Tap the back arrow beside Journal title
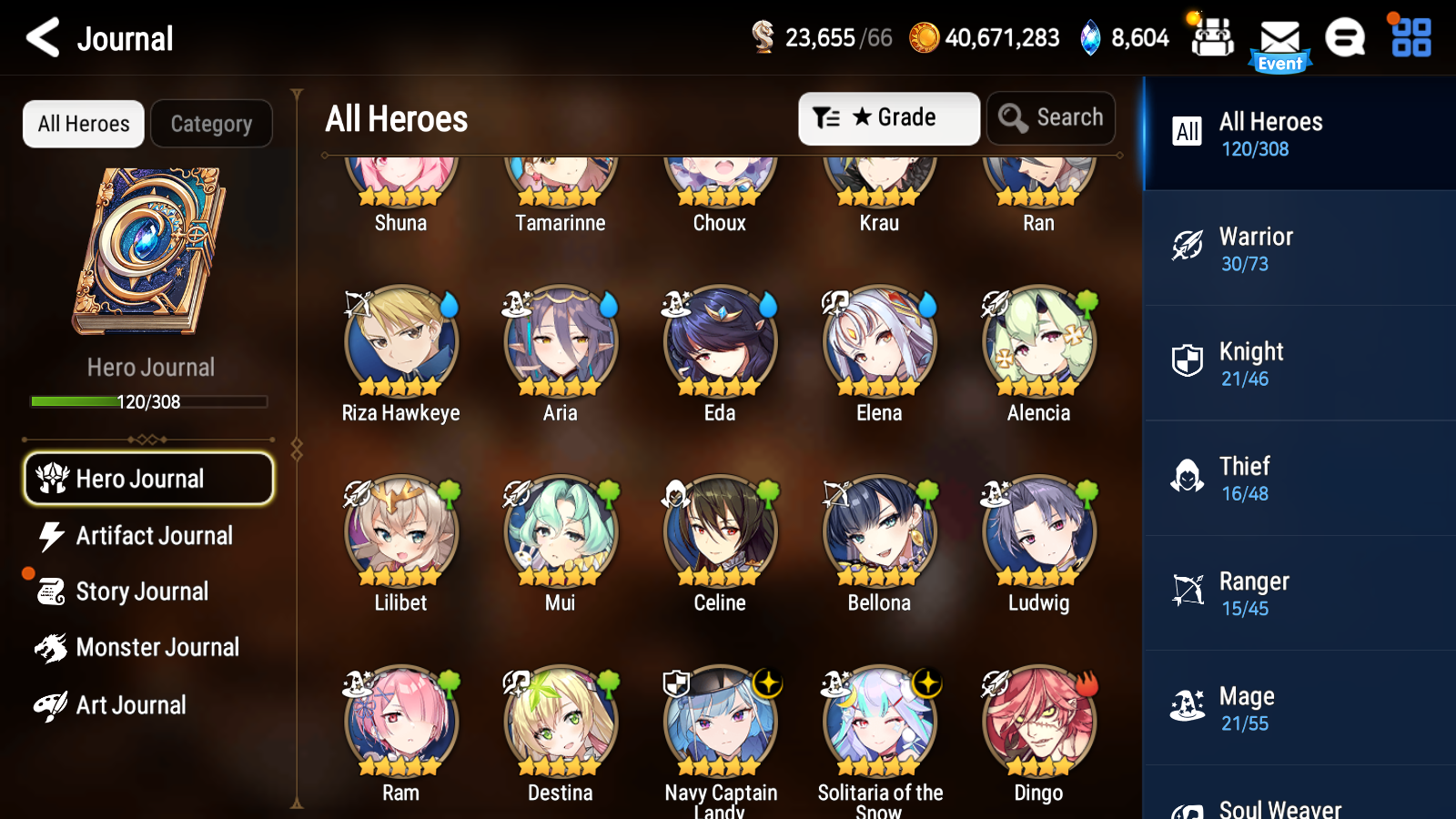The image size is (1456, 819). point(40,37)
